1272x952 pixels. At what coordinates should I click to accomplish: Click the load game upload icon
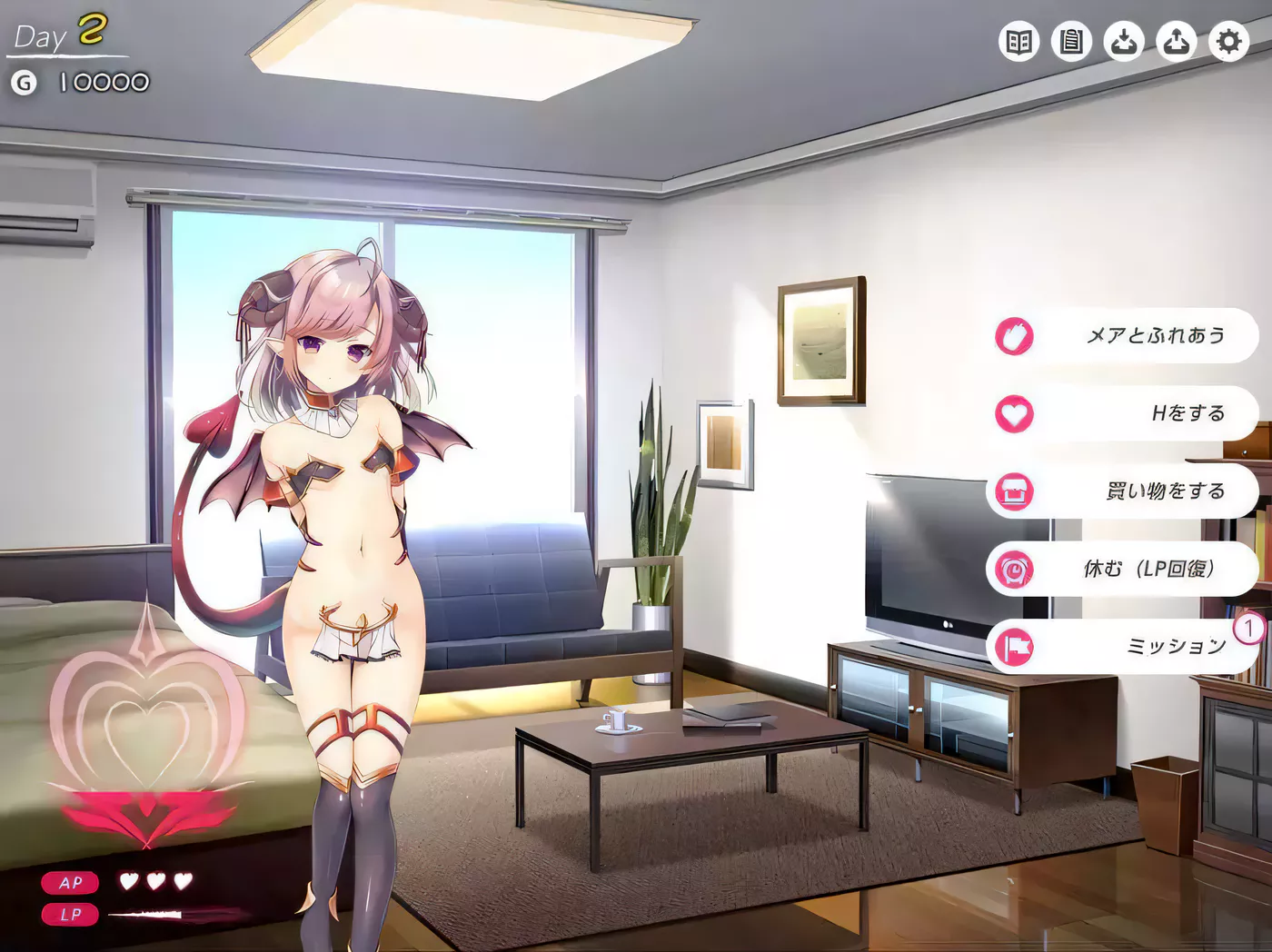point(1176,41)
